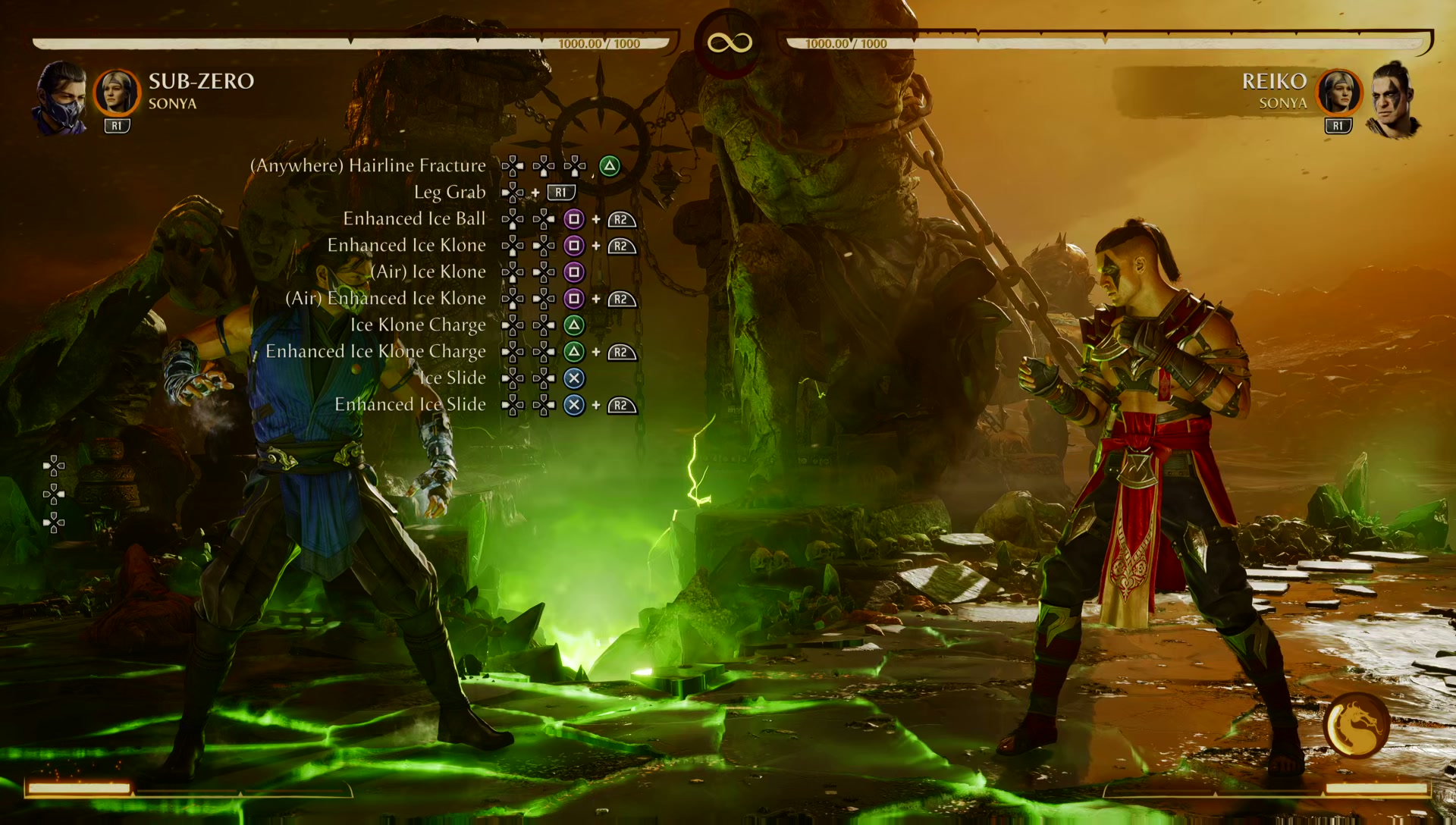Select the Enhanced Ice Klone Charge move entry

click(375, 351)
